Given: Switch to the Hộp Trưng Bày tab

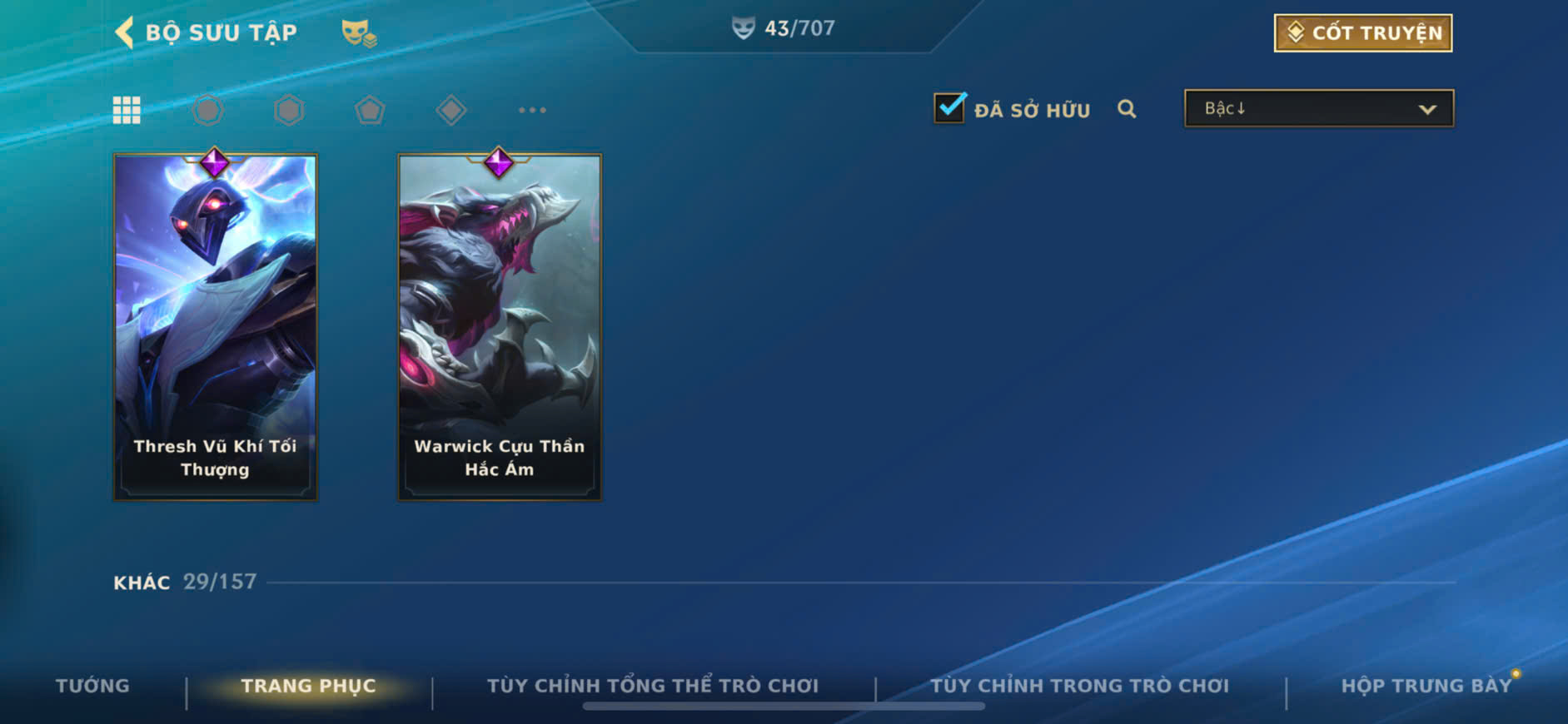Looking at the screenshot, I should (x=1426, y=686).
